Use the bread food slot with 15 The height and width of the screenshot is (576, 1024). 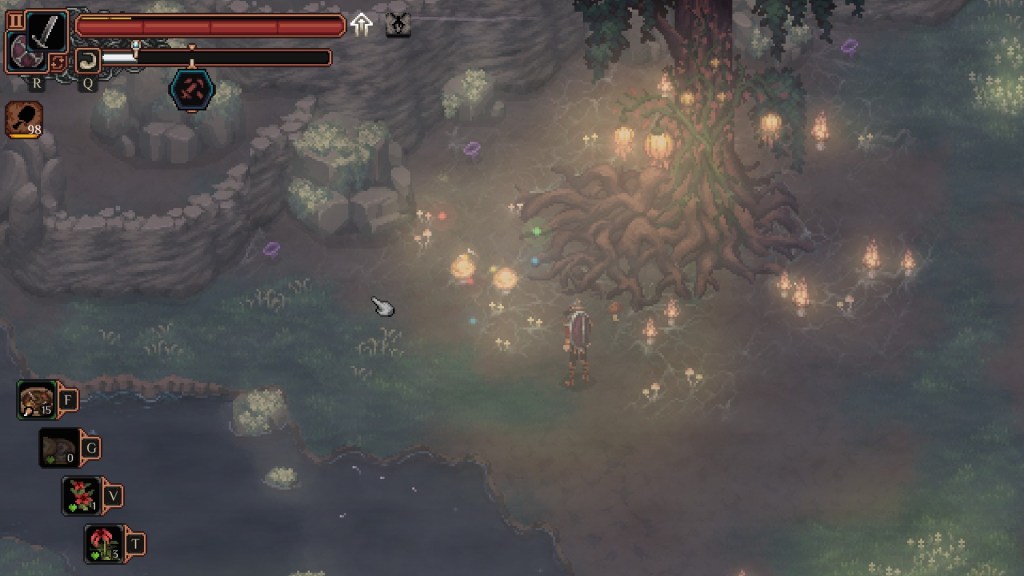tap(37, 400)
